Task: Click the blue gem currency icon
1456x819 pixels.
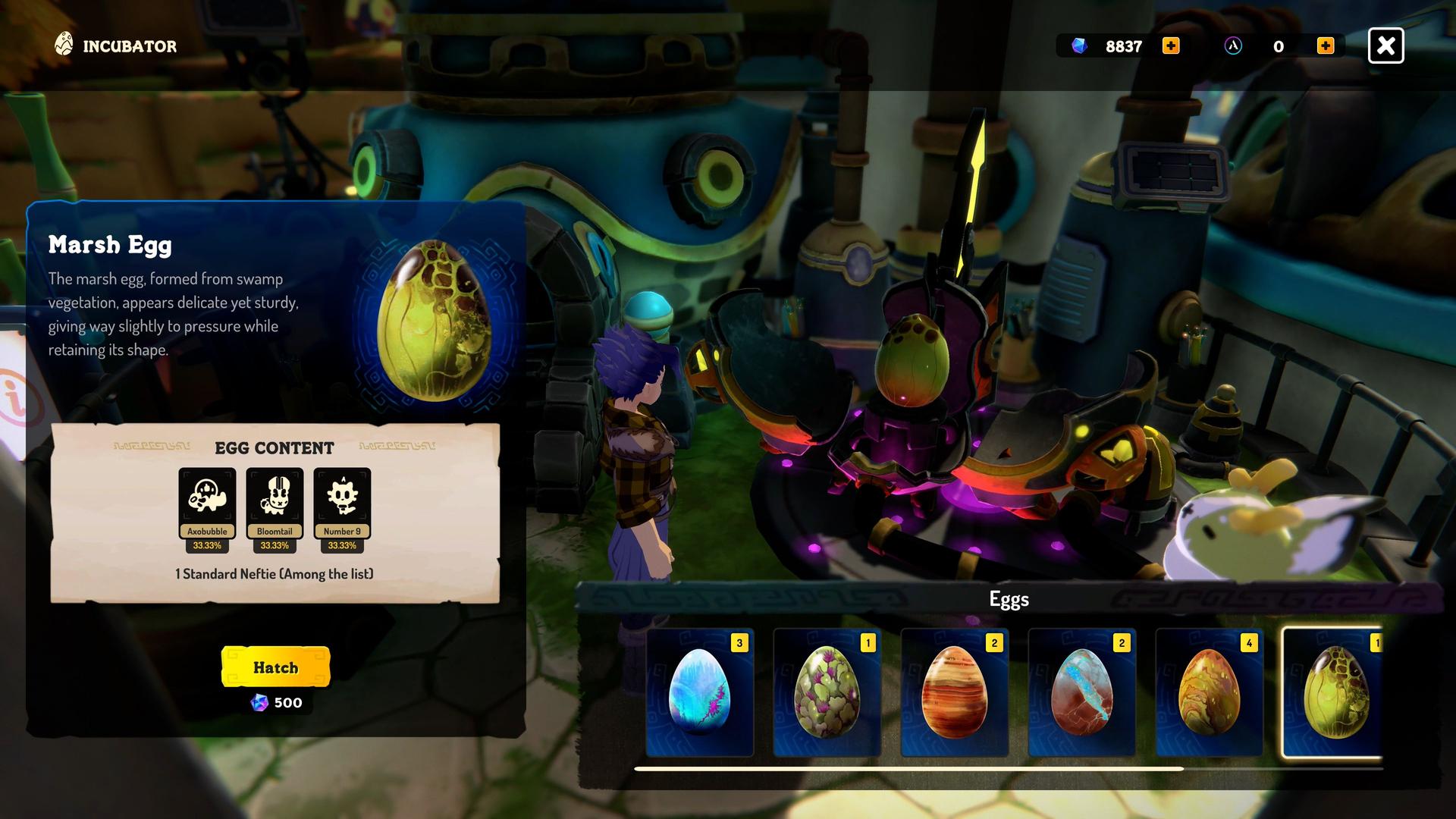Action: pos(1080,46)
